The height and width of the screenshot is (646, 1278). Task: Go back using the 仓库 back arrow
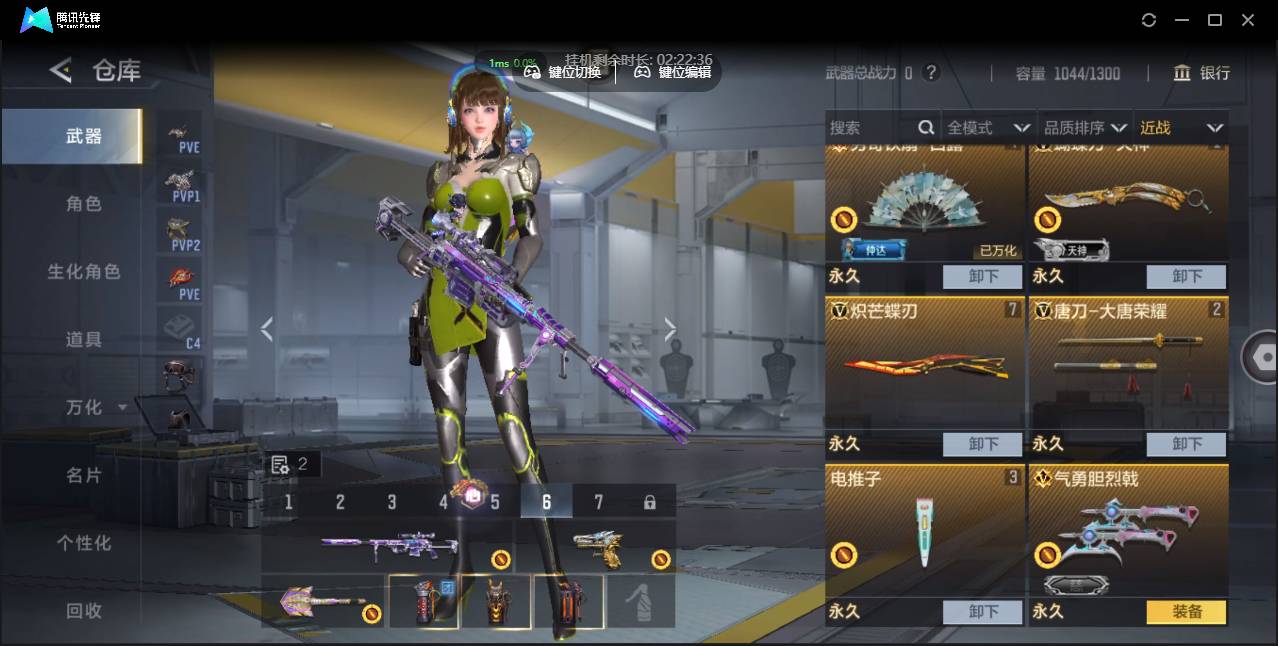61,70
